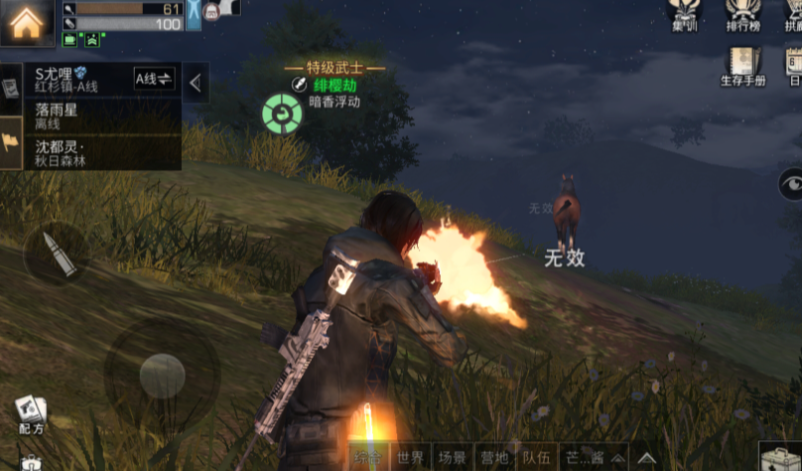Collapse the team panel with the arrow
802x471 pixels.
point(196,84)
